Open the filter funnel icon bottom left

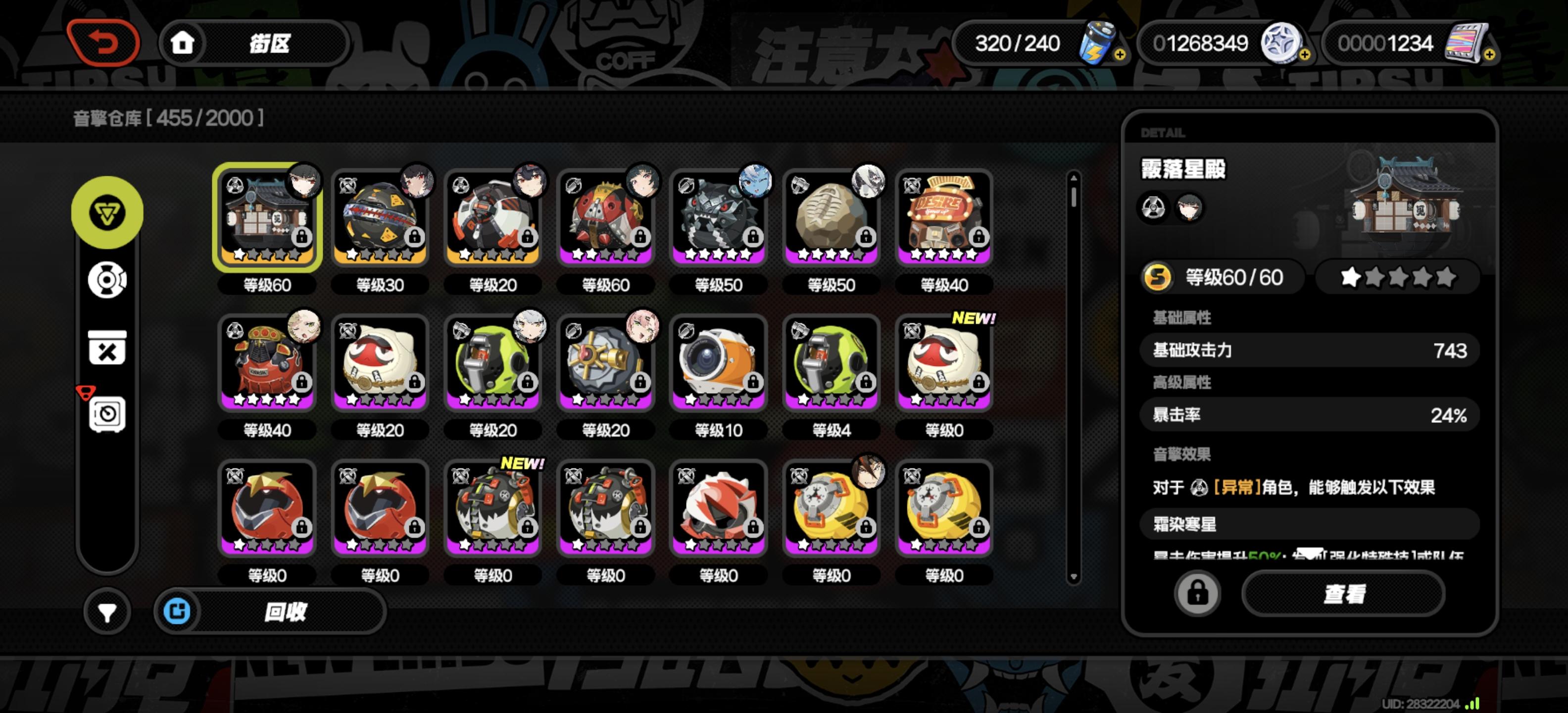pyautogui.click(x=107, y=611)
